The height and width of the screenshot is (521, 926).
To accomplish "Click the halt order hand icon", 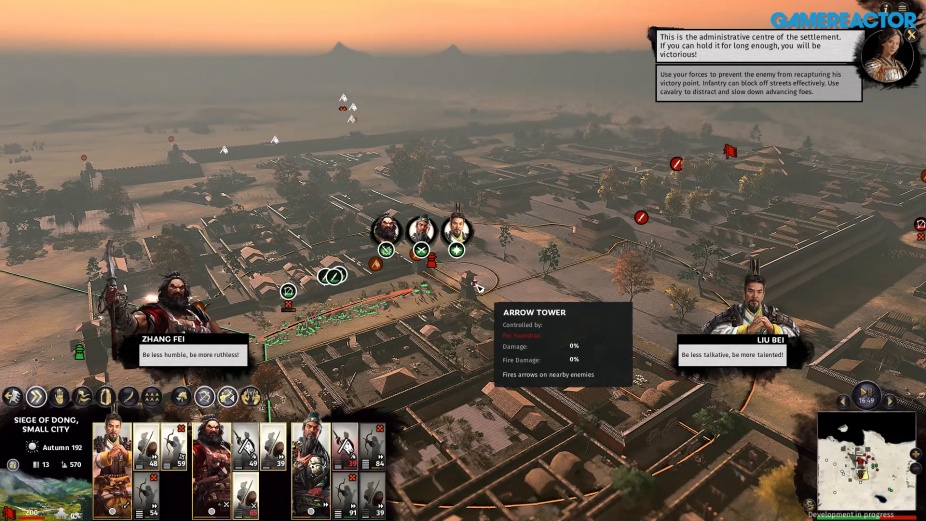I will click(60, 397).
